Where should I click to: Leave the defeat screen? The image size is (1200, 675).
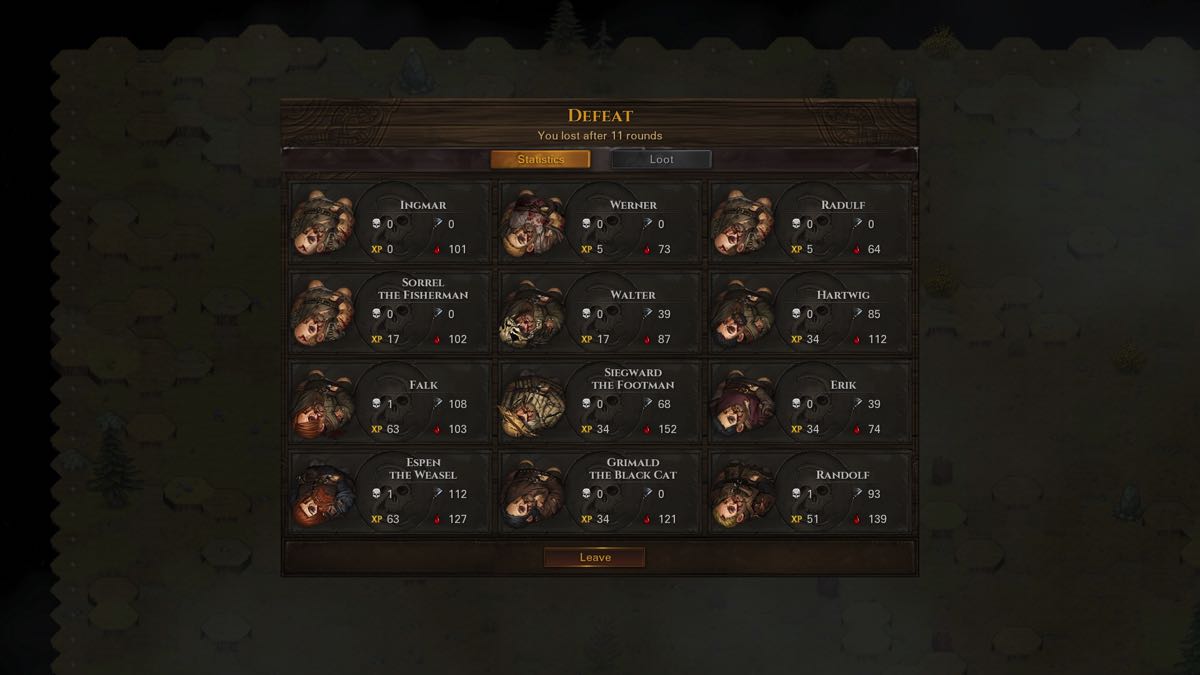(x=594, y=557)
